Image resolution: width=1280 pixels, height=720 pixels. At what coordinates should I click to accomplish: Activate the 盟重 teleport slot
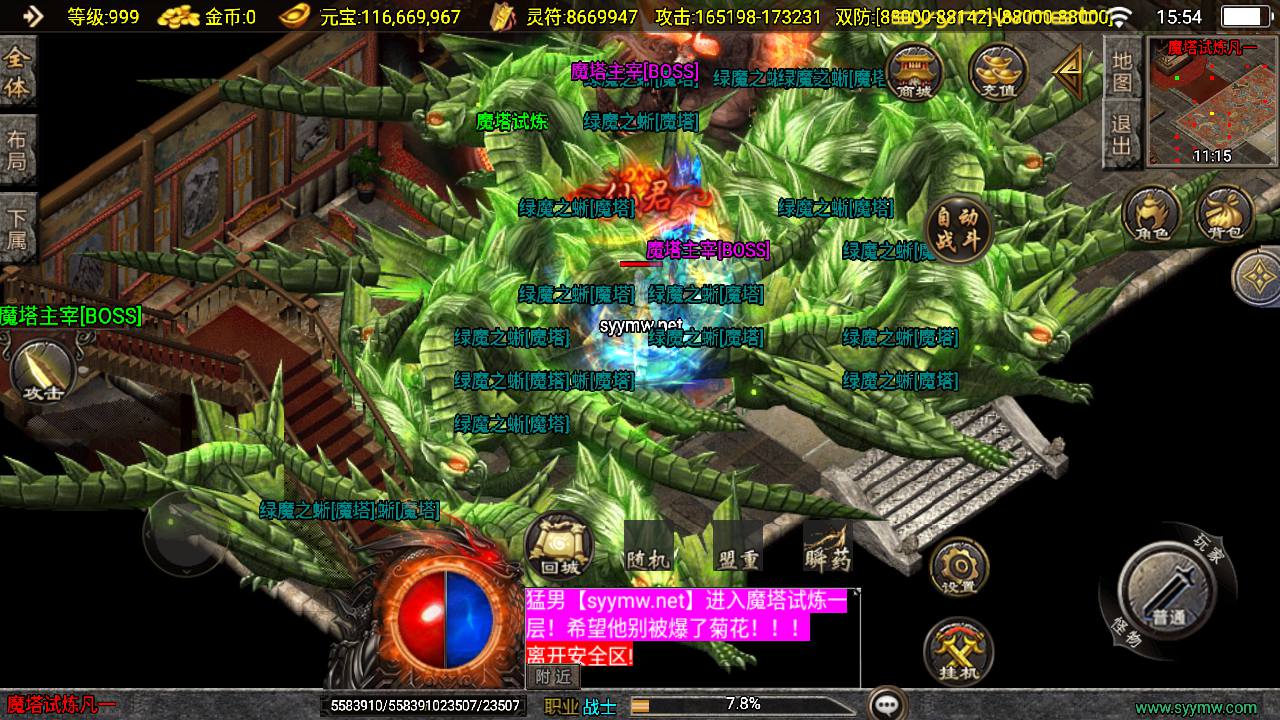[738, 546]
